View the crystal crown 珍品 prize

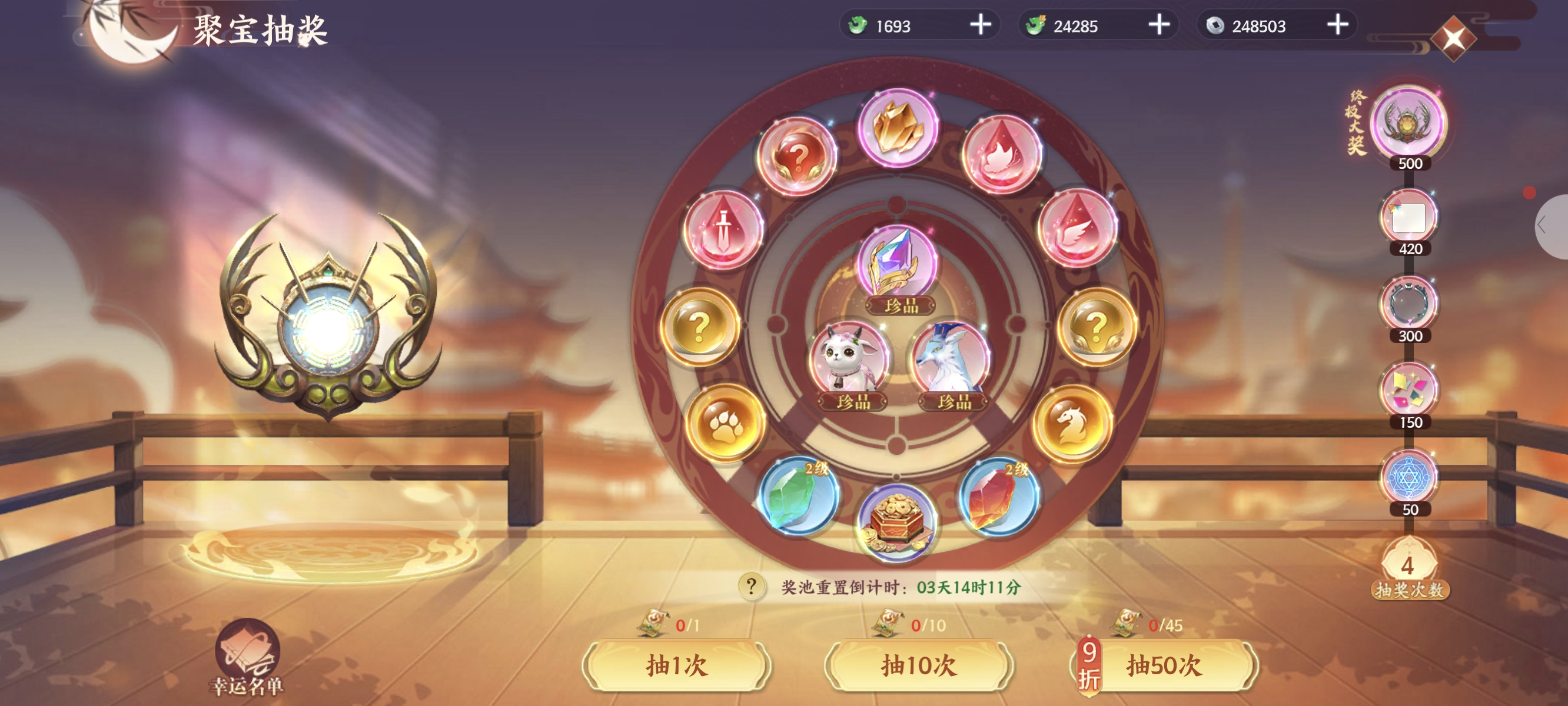pos(896,263)
